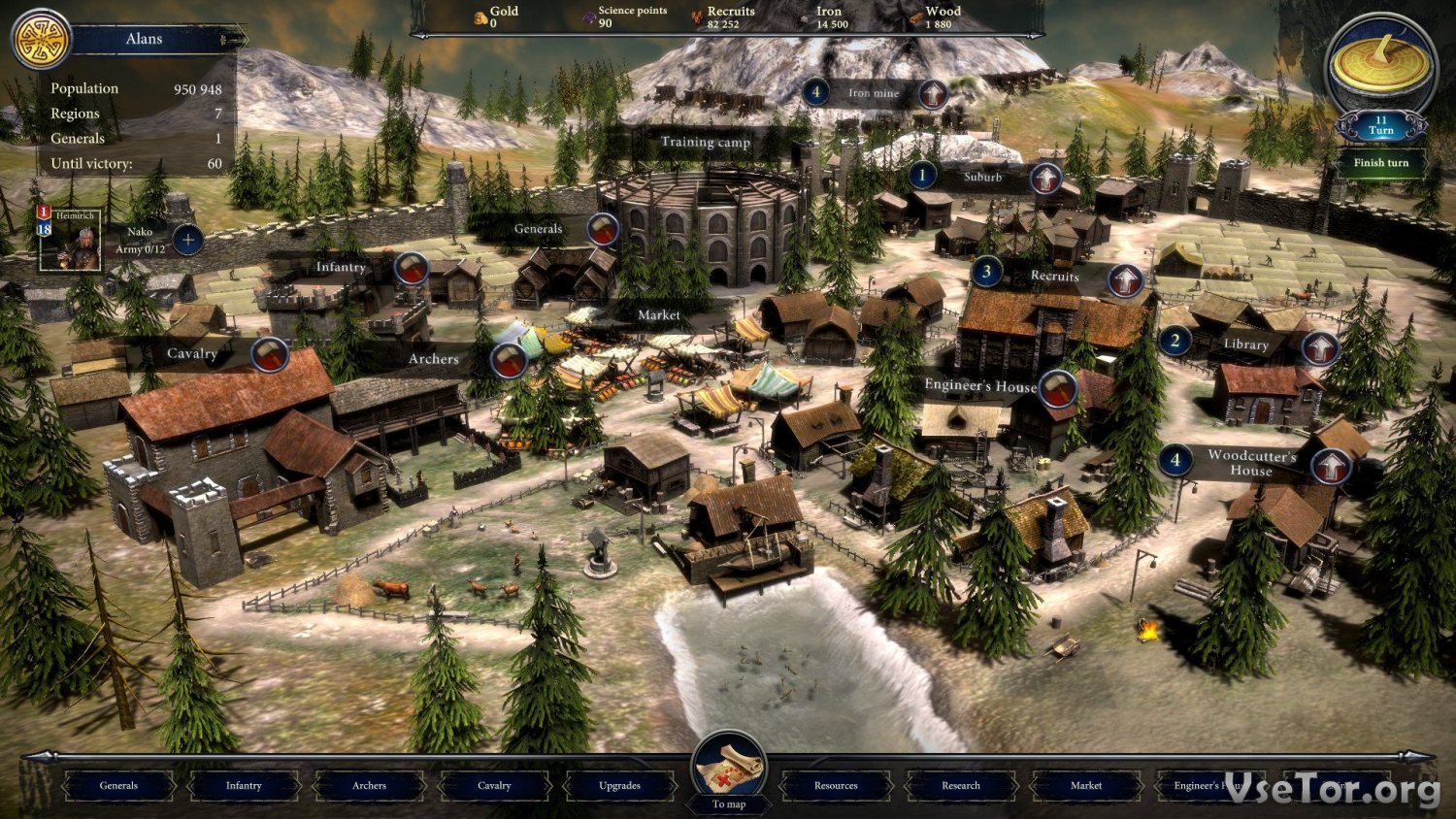Upgrade the Library with its arrow
This screenshot has height=819, width=1456.
pos(1320,347)
